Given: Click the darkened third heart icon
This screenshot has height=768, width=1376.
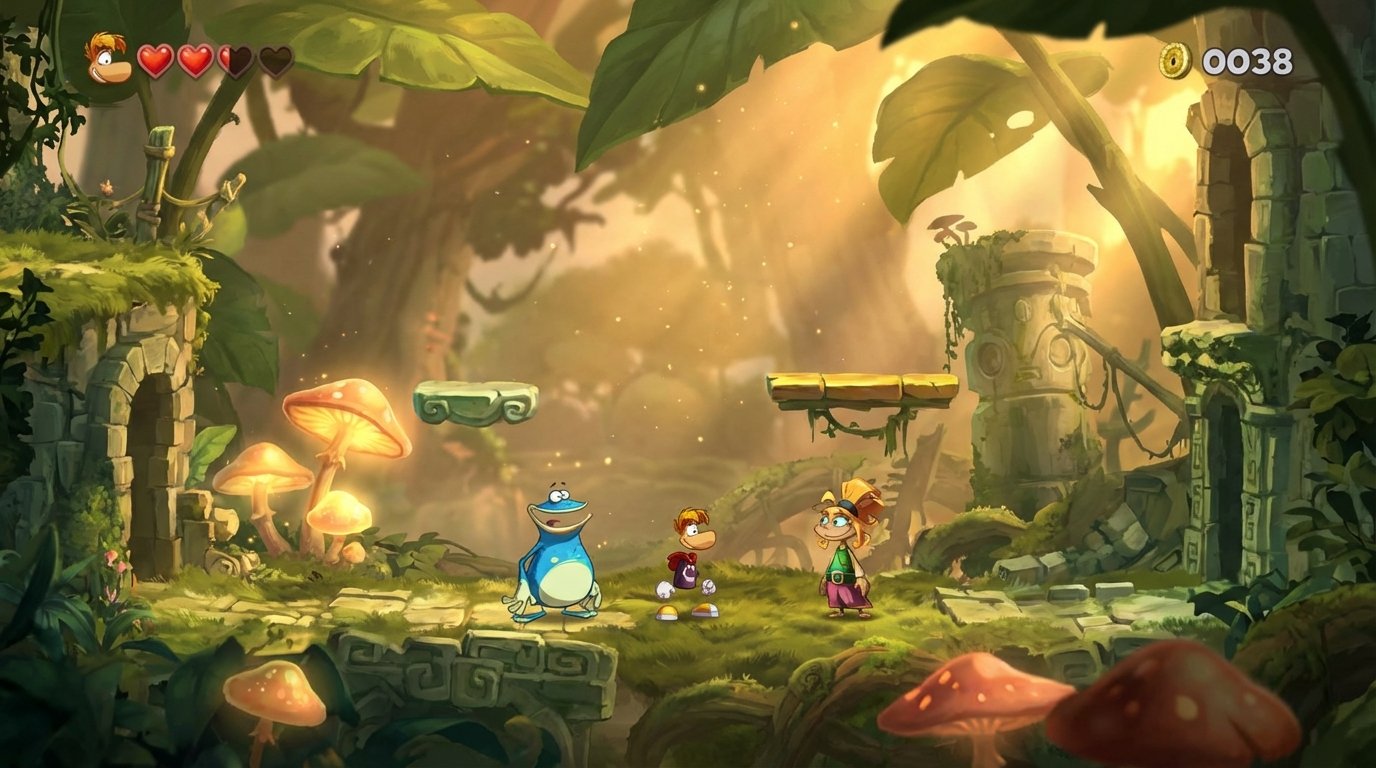Looking at the screenshot, I should (x=235, y=59).
